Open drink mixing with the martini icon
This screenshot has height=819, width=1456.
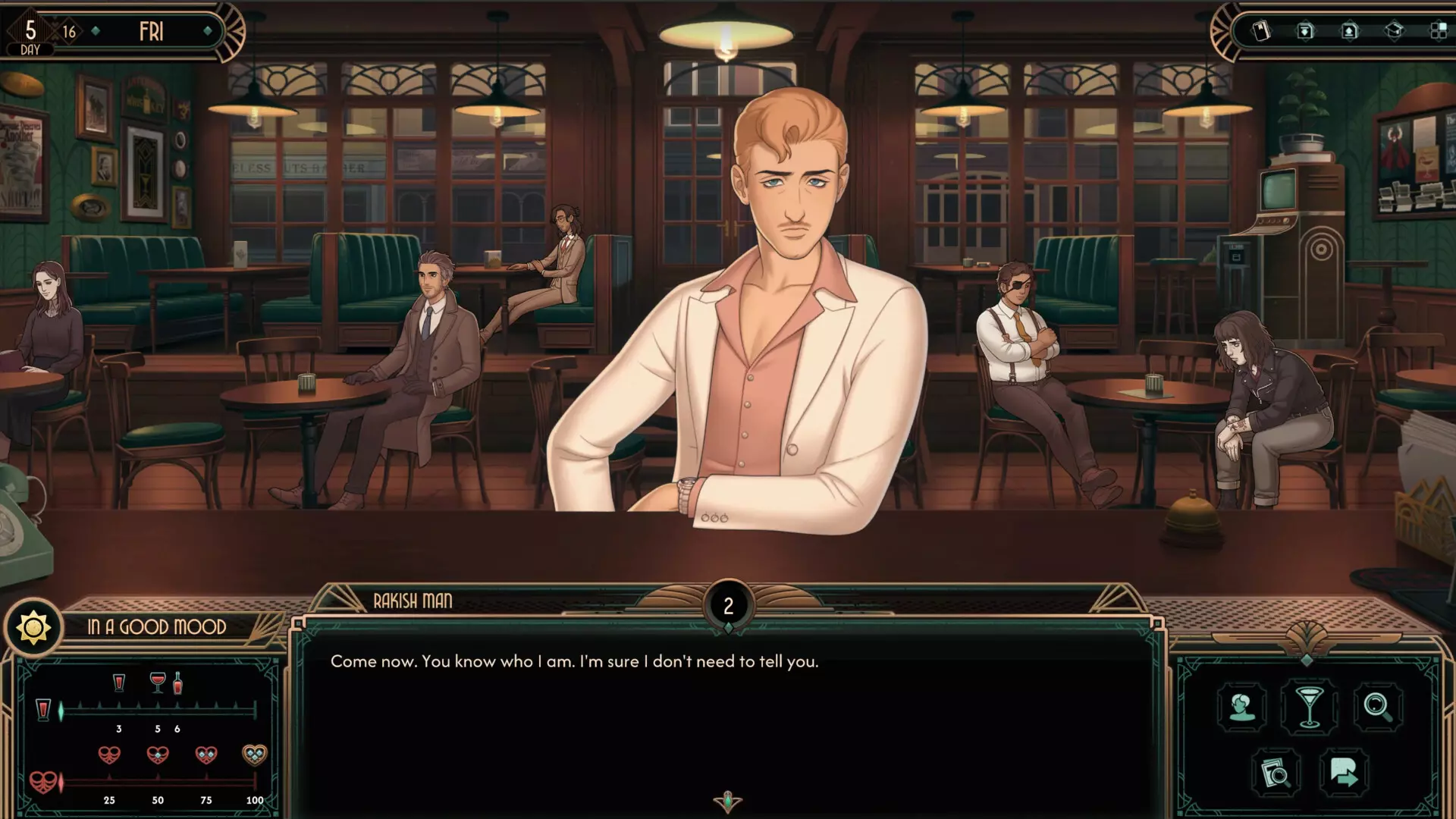tap(1309, 706)
